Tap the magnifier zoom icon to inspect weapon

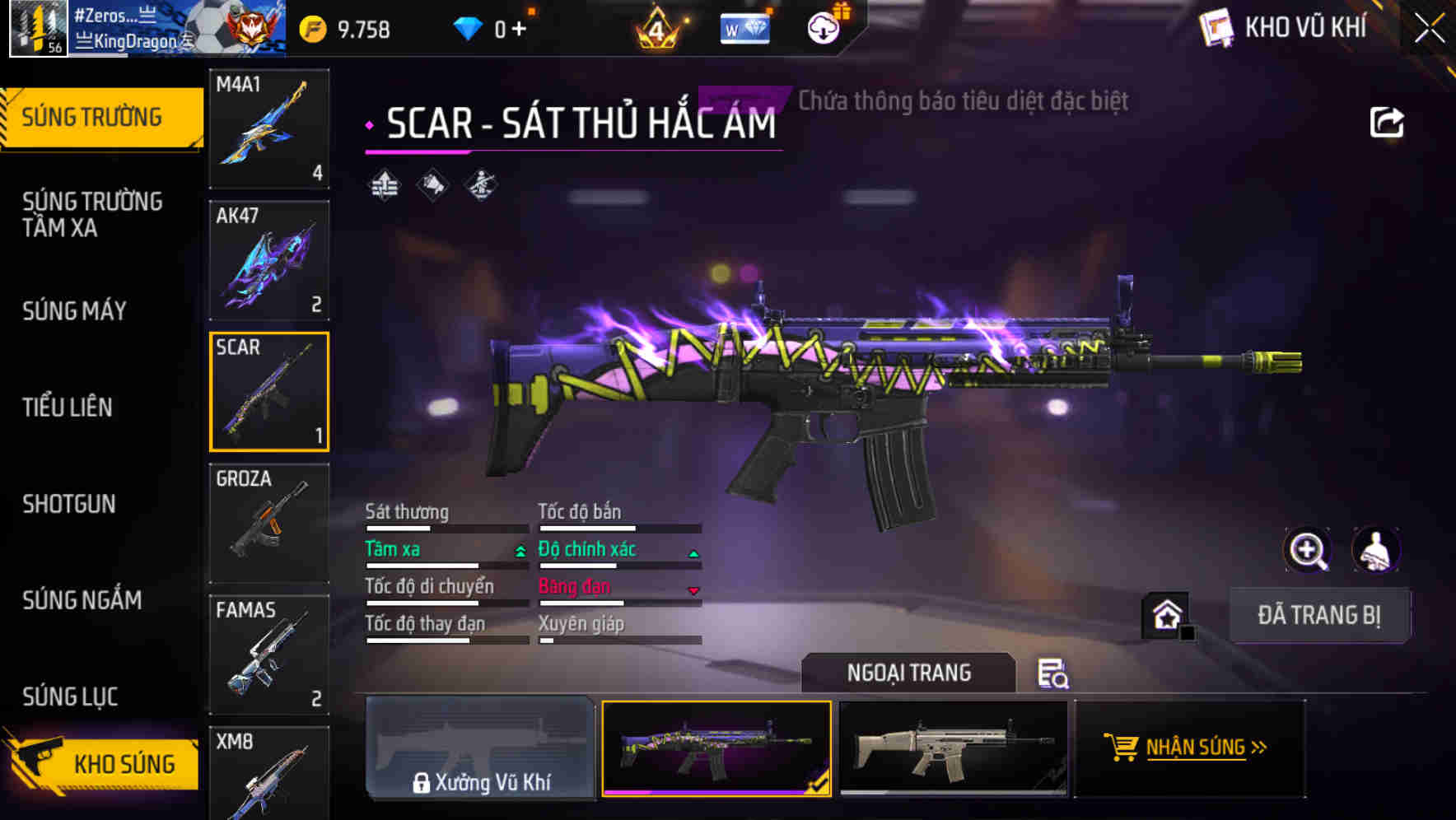pyautogui.click(x=1308, y=550)
